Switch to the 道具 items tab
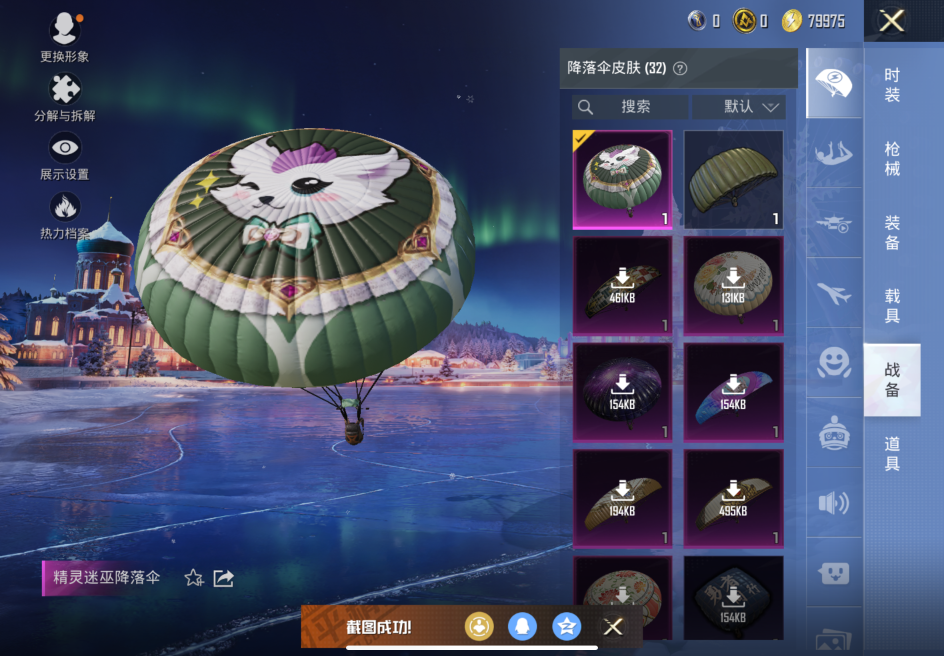 (892, 453)
